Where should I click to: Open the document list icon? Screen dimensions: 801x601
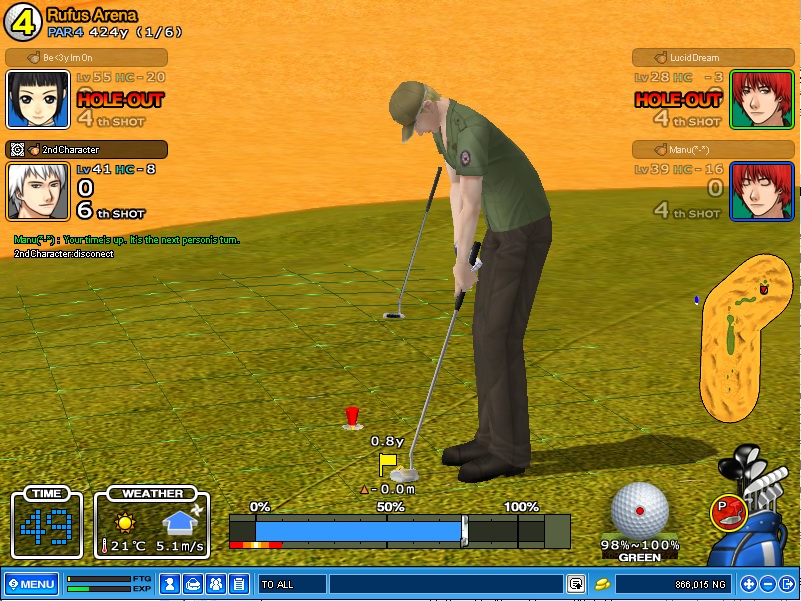(x=238, y=584)
